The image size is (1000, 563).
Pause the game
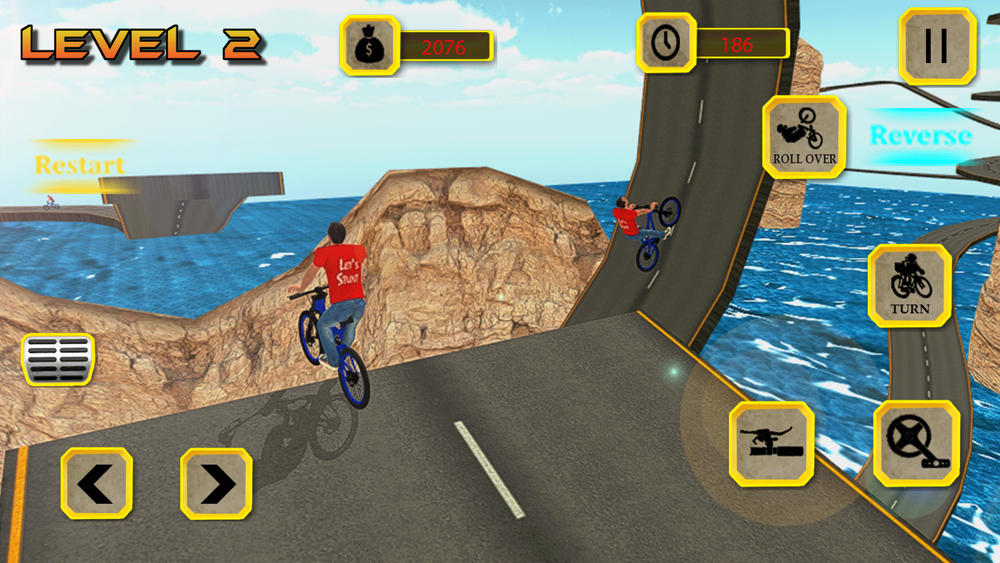pos(937,46)
